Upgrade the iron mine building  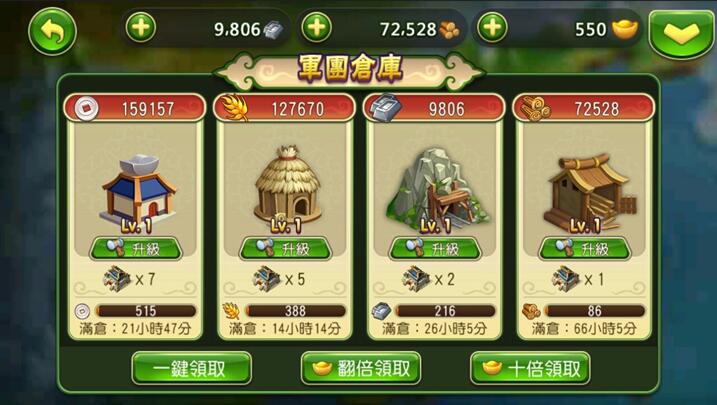[x=435, y=248]
